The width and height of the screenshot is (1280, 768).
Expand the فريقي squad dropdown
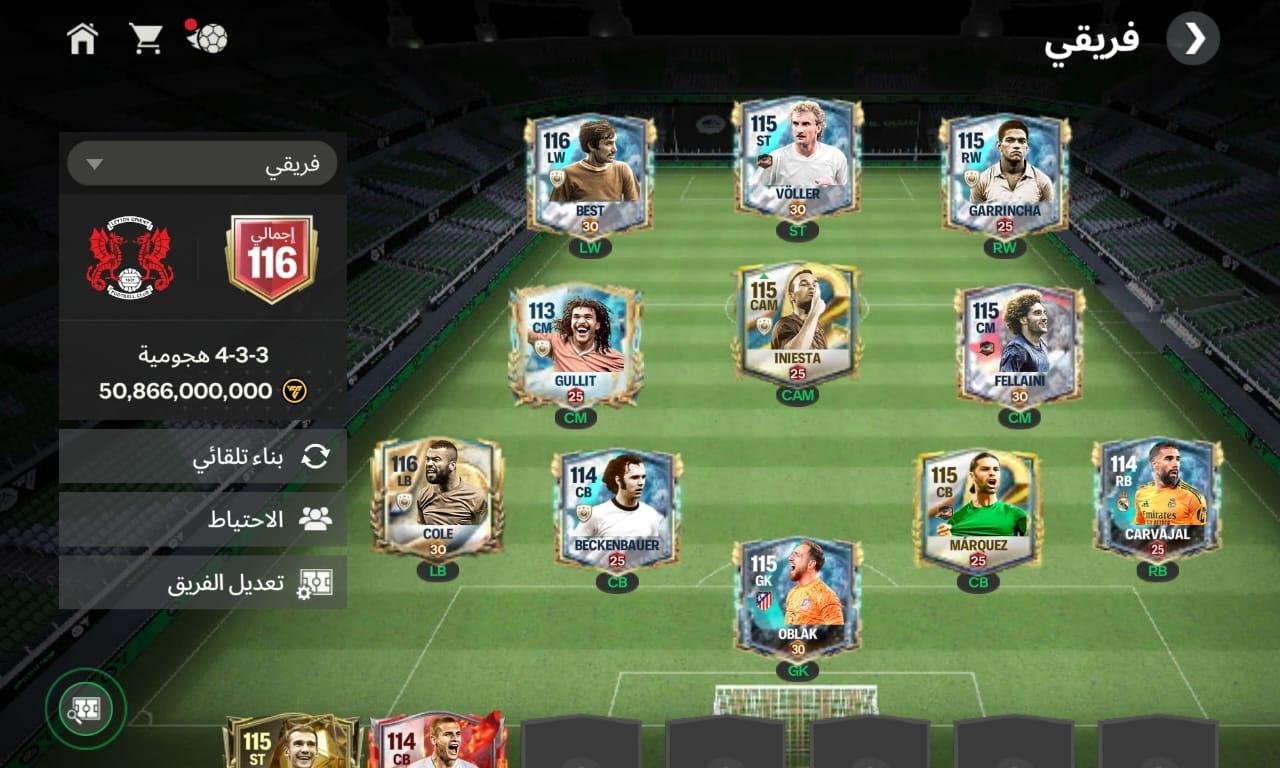(x=202, y=164)
